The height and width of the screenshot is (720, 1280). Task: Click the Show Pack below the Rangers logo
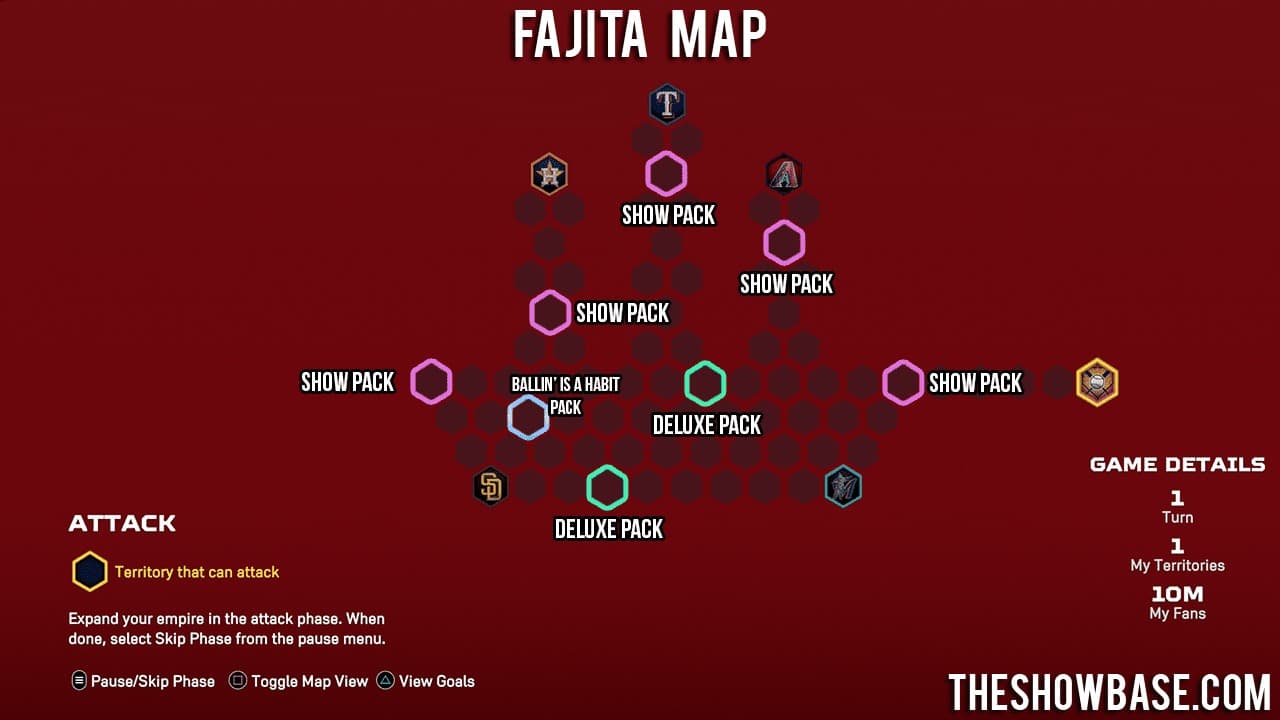(x=667, y=173)
